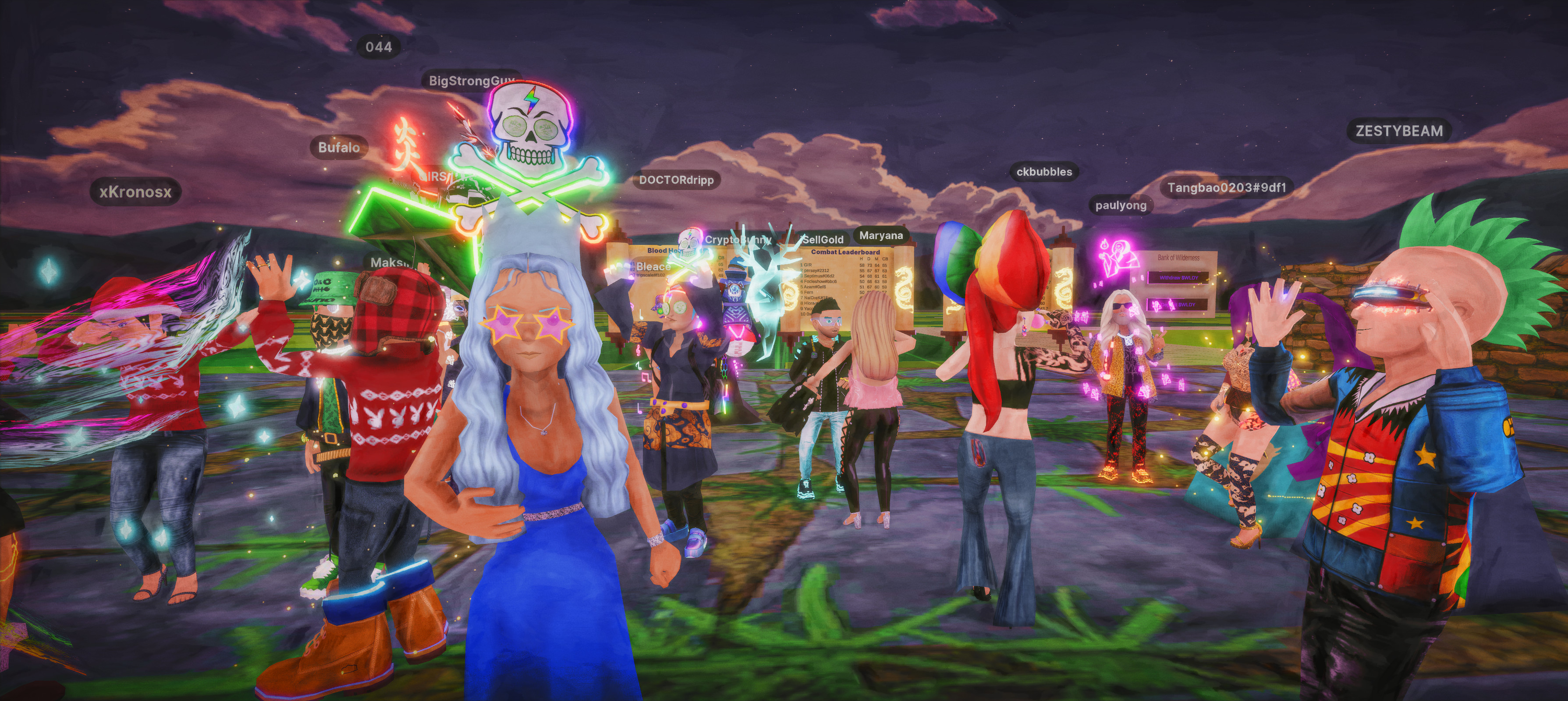1568x701 pixels.
Task: Click the Withdraw $WLDY bank button
Action: pyautogui.click(x=1178, y=277)
